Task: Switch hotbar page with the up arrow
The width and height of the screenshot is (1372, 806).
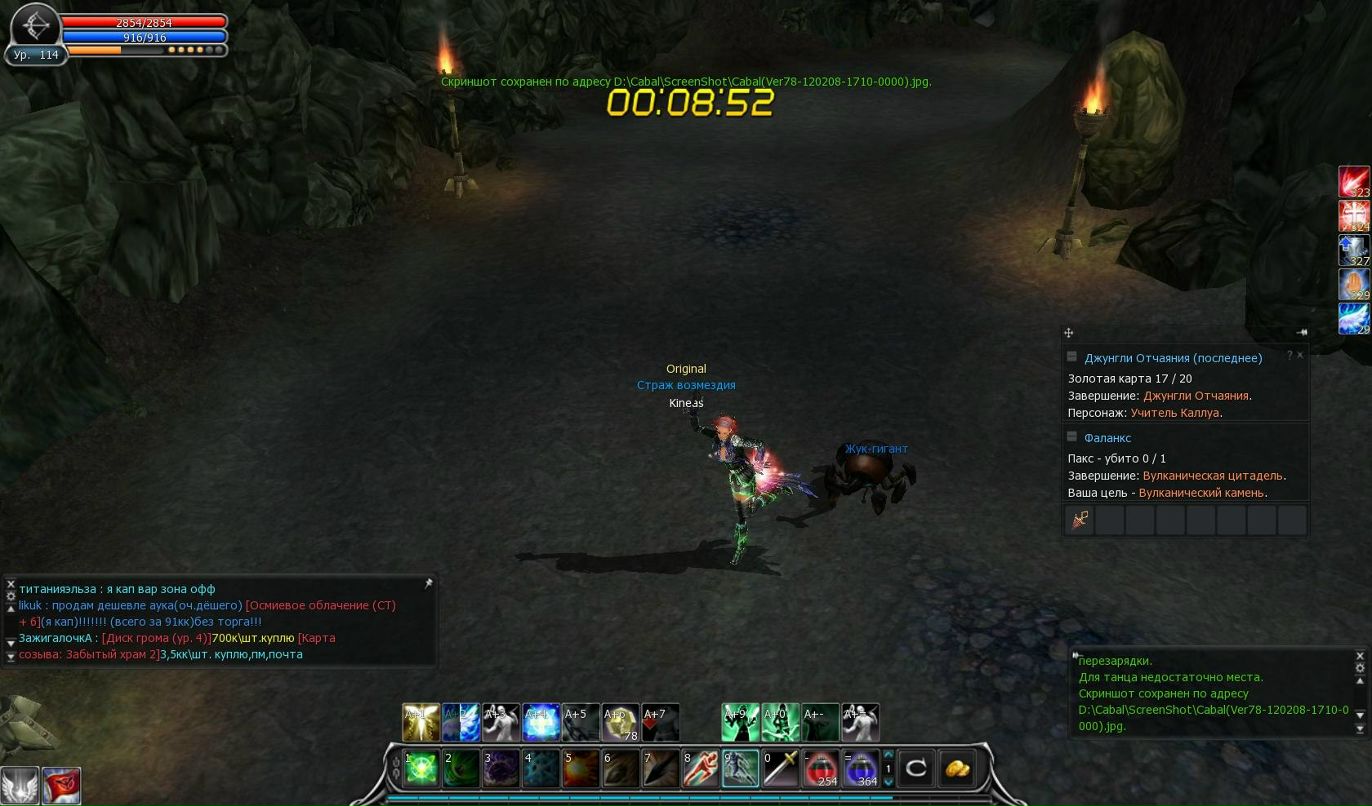Action: pyautogui.click(x=888, y=755)
